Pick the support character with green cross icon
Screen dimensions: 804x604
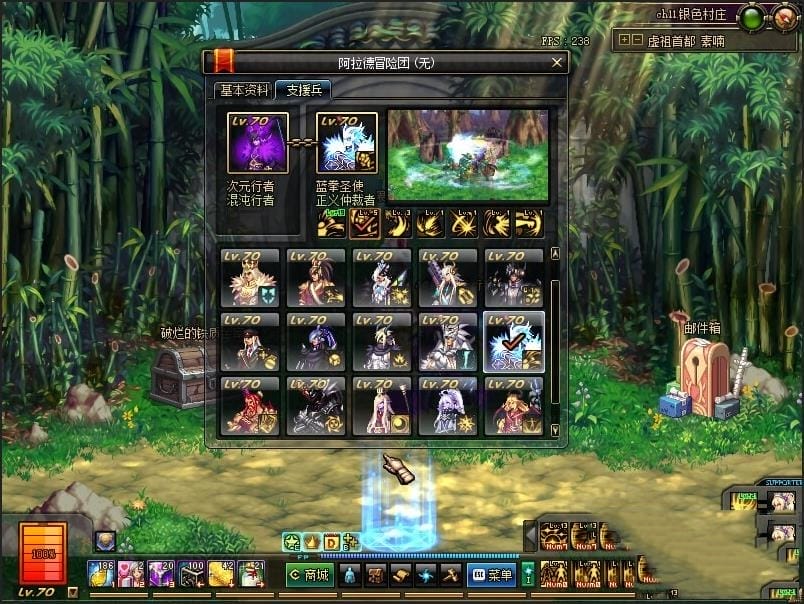pyautogui.click(x=249, y=276)
